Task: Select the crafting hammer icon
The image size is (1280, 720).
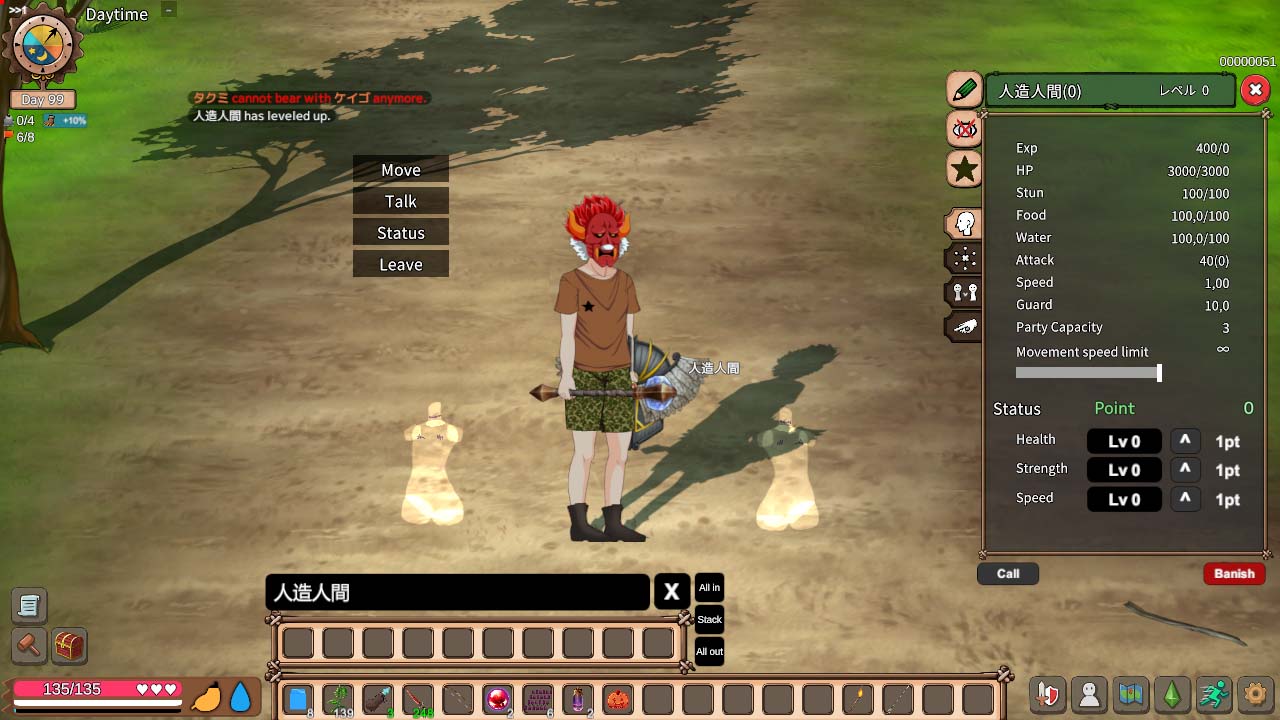Action: pyautogui.click(x=28, y=647)
